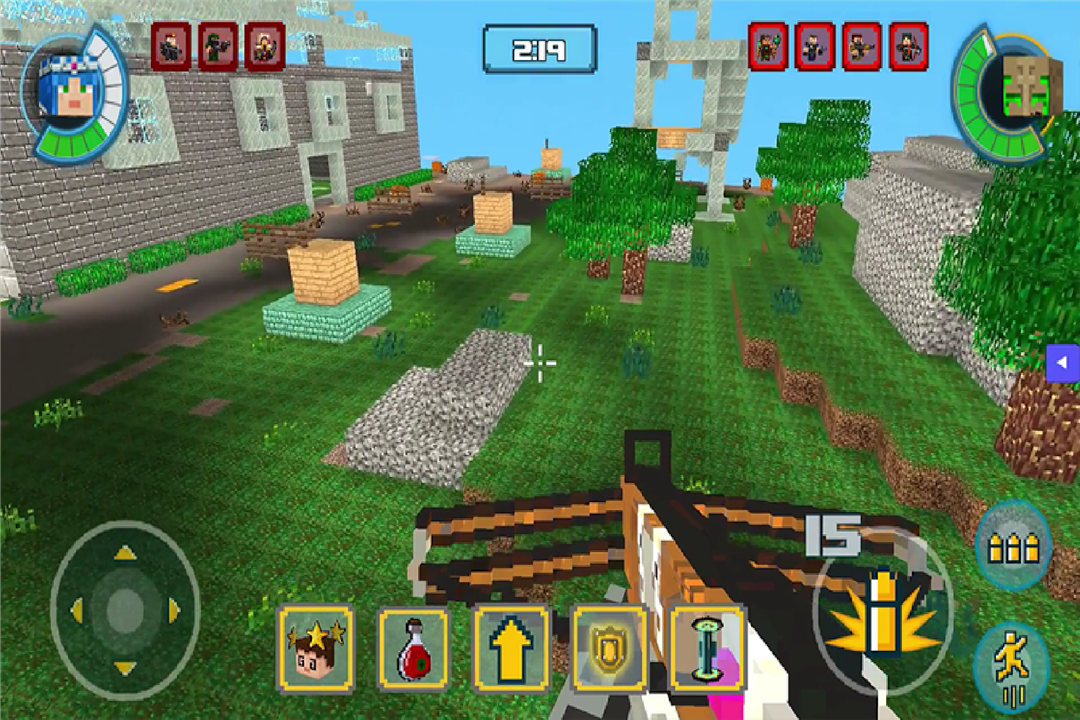
Task: Open the purple side panel arrow
Action: point(1063,362)
